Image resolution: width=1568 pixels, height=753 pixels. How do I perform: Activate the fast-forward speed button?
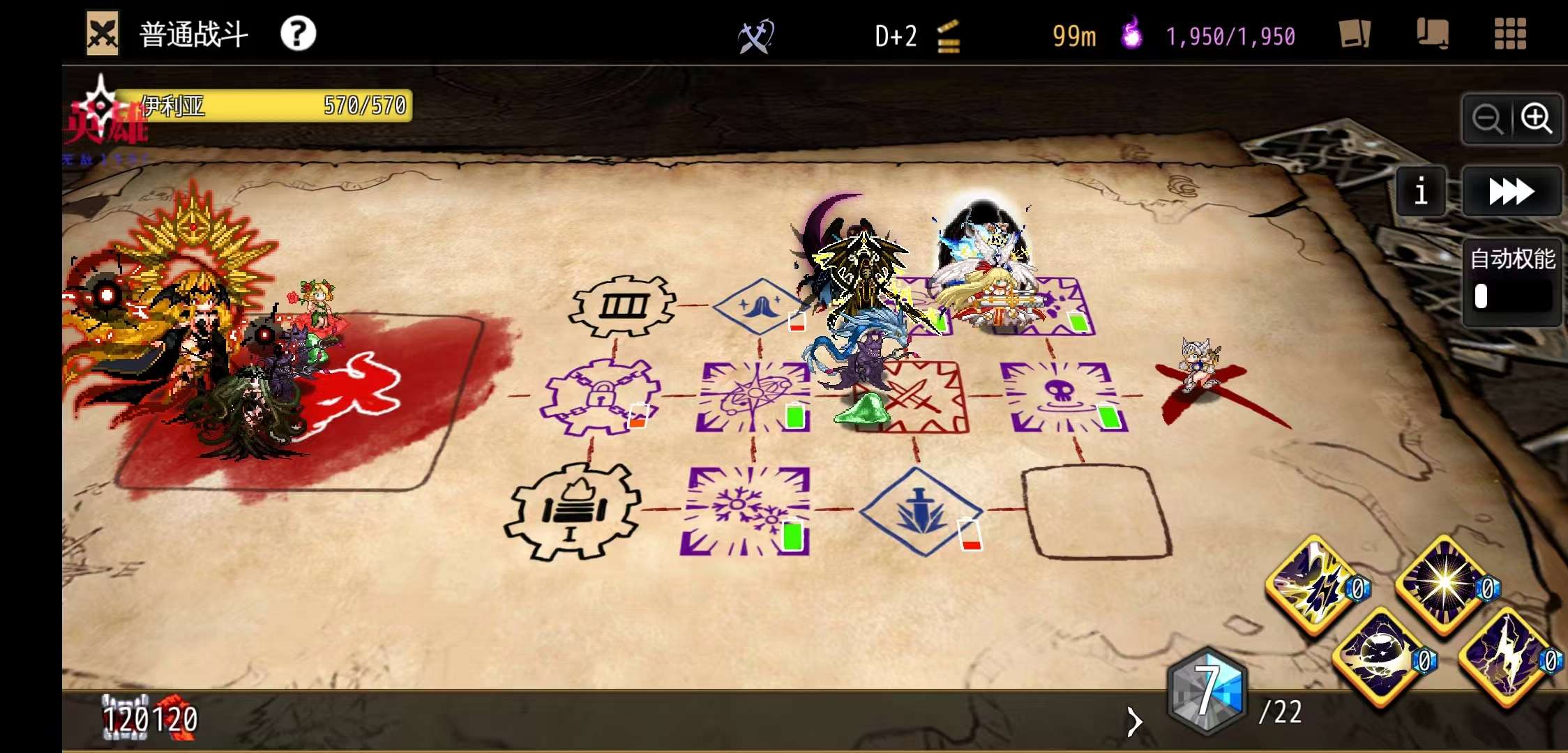pos(1511,191)
